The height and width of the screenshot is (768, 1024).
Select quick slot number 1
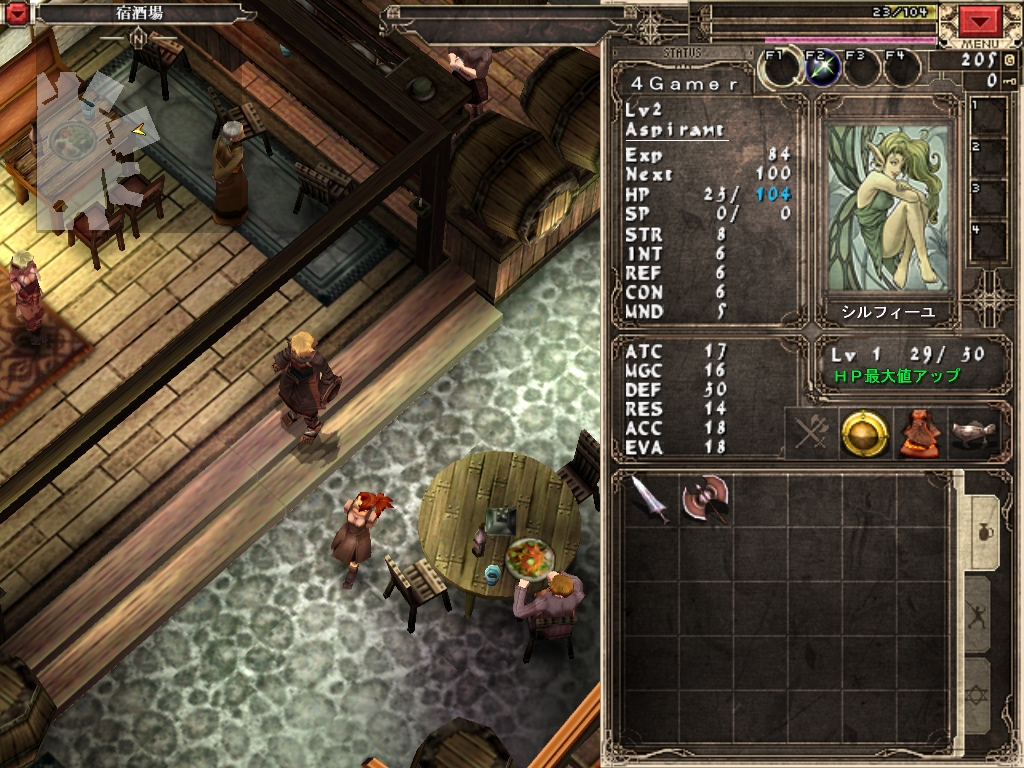989,117
